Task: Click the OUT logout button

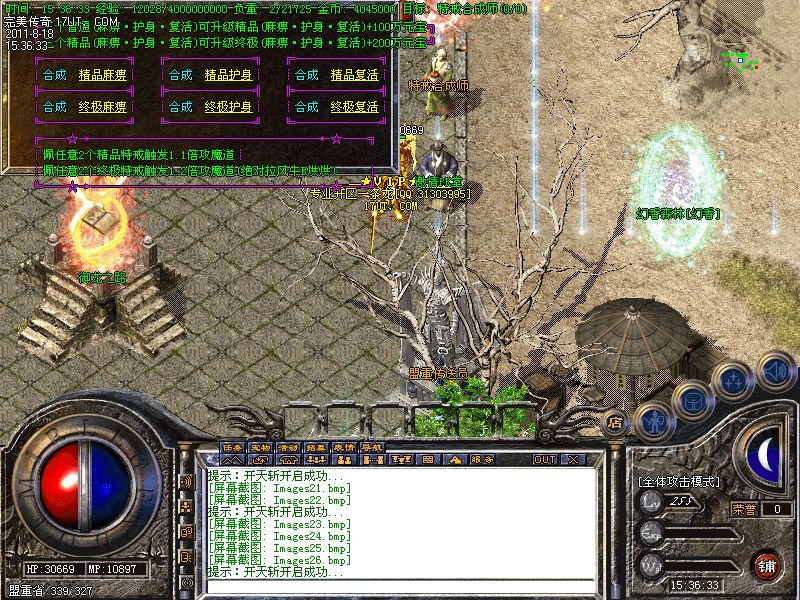Action: (544, 459)
